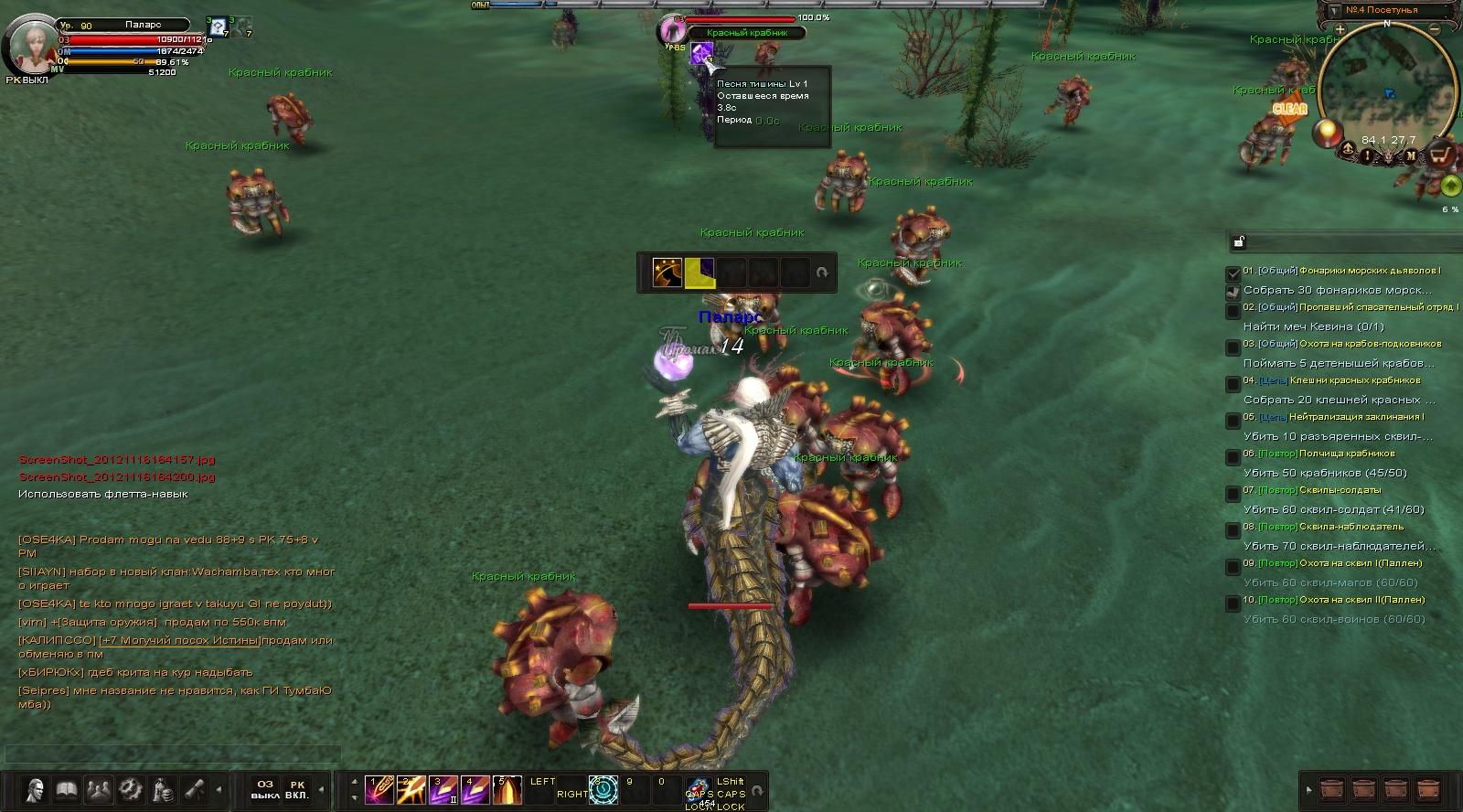The image size is (1463, 812).
Task: Open the shopping cart store button
Action: (1439, 155)
